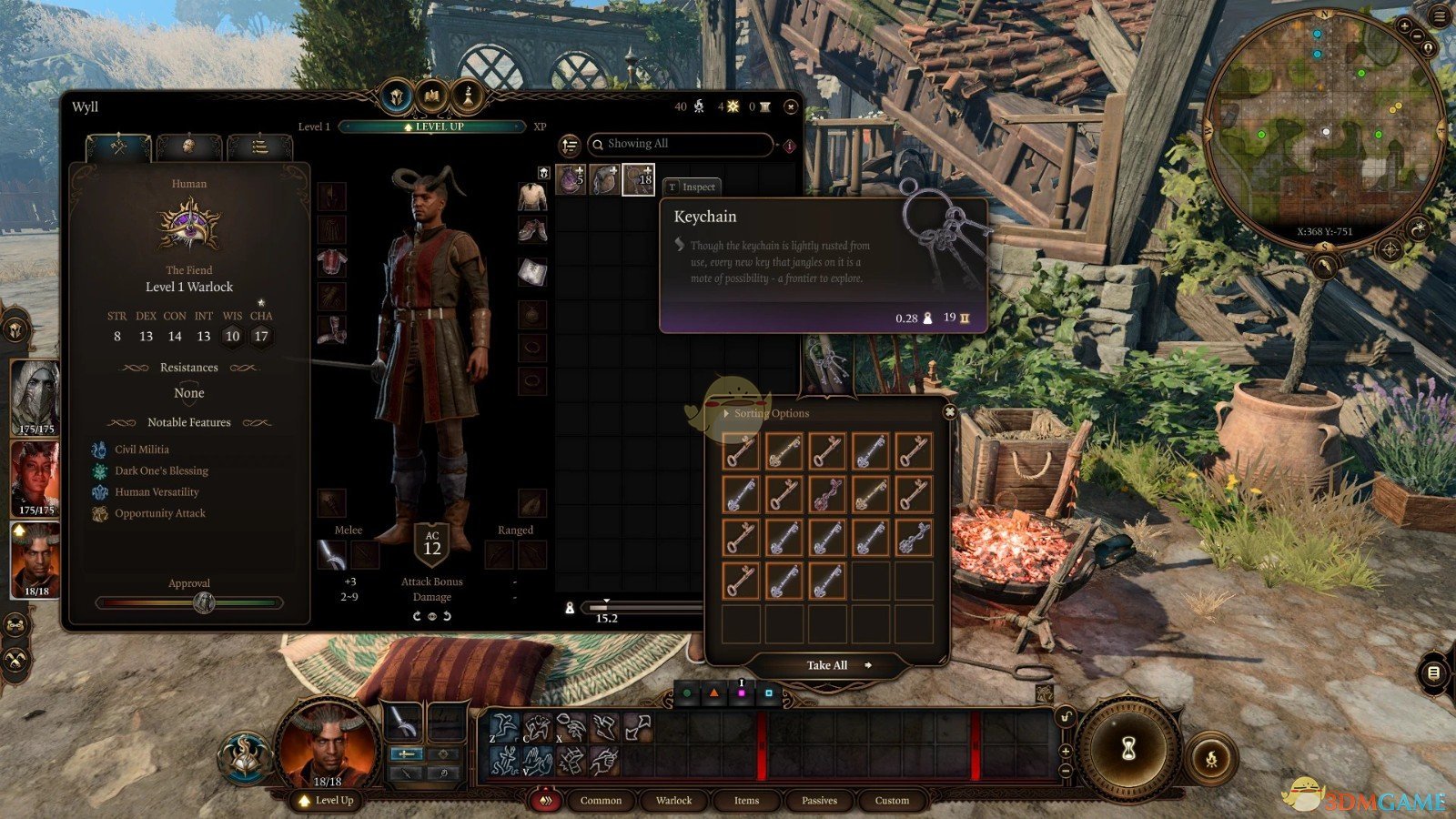Viewport: 1456px width, 819px height.
Task: End turn with the hourglass button
Action: (x=1128, y=748)
